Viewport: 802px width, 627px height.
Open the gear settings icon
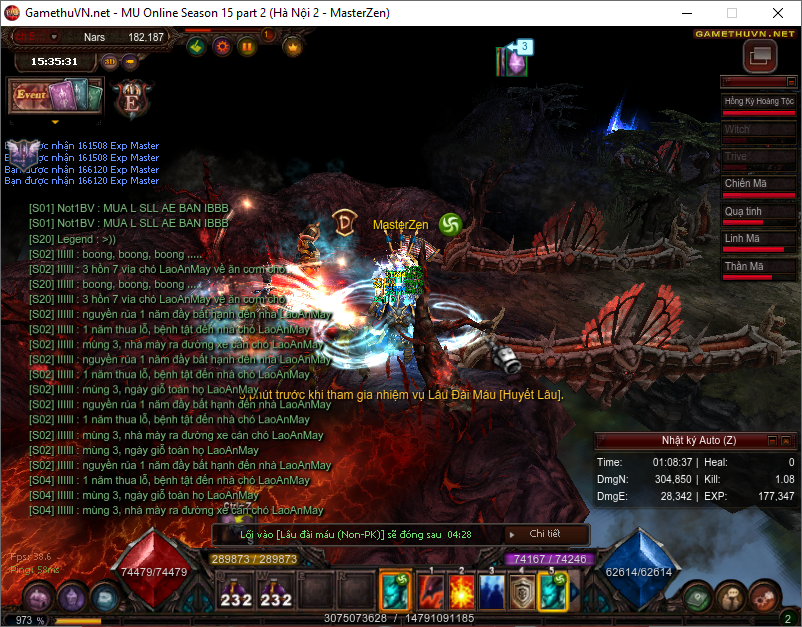[222, 46]
